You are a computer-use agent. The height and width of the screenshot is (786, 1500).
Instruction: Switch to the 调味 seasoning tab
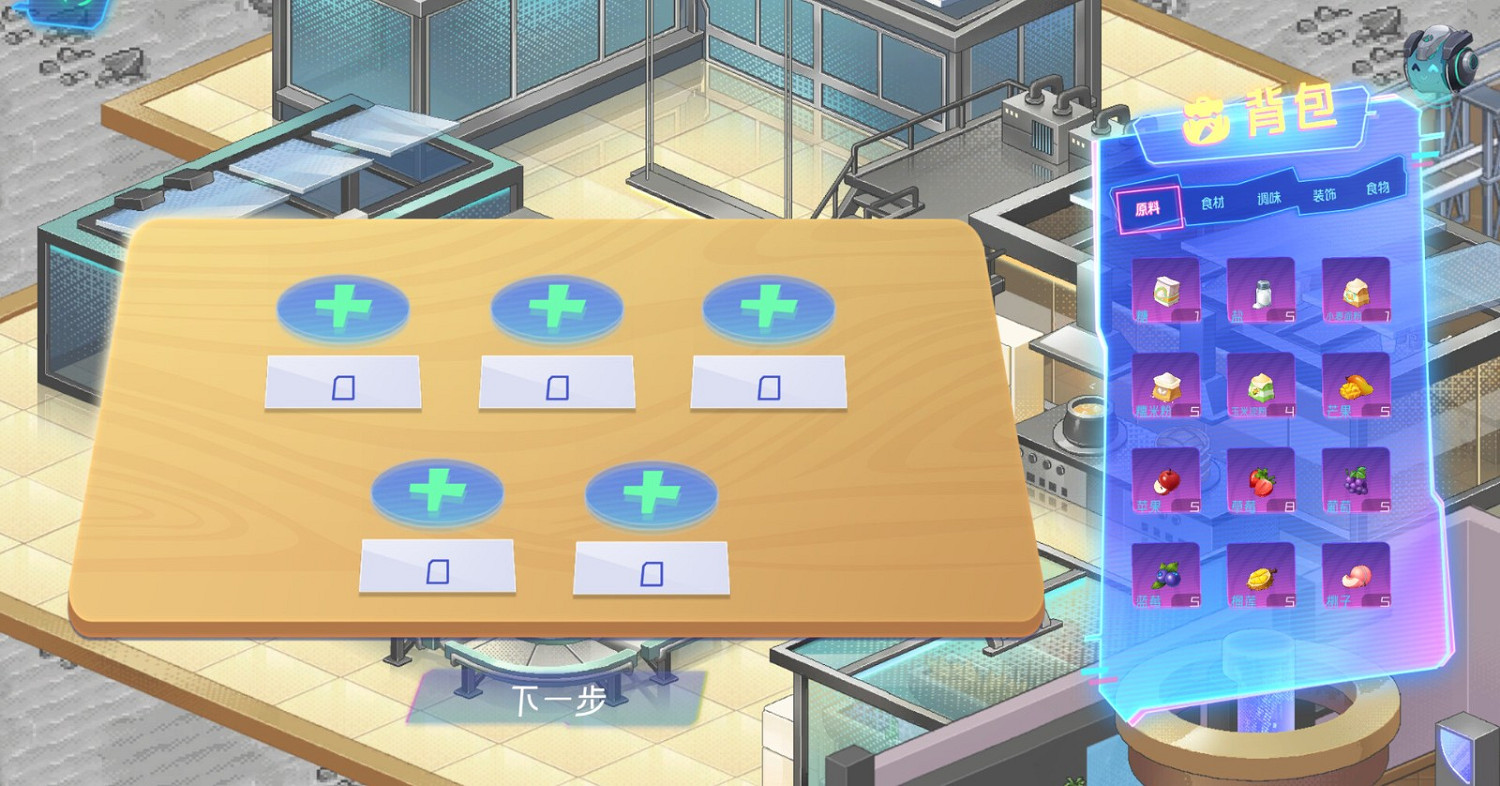(1271, 197)
